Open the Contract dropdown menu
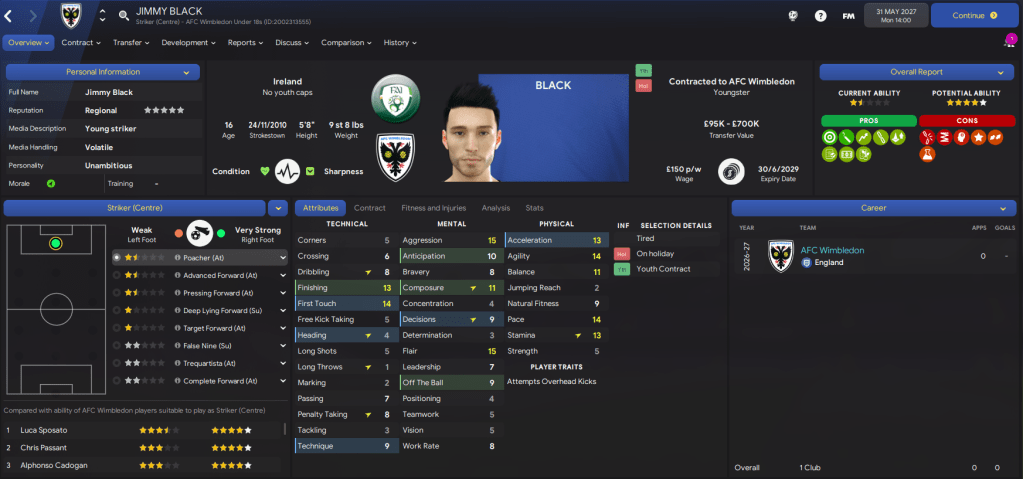The image size is (1023, 479). click(81, 43)
